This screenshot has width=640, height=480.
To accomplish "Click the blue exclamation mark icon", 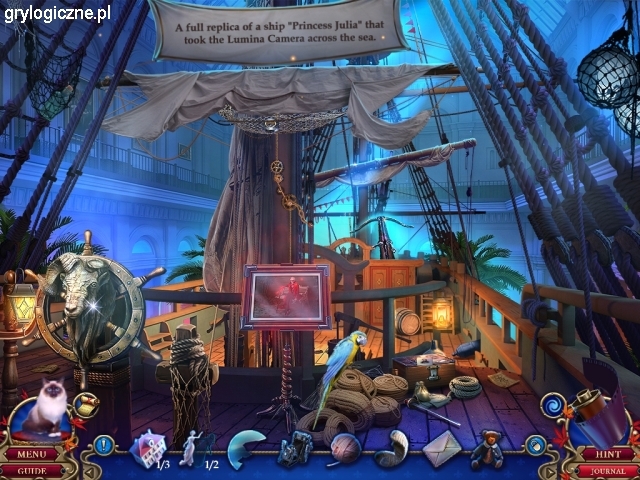I will click(x=104, y=444).
